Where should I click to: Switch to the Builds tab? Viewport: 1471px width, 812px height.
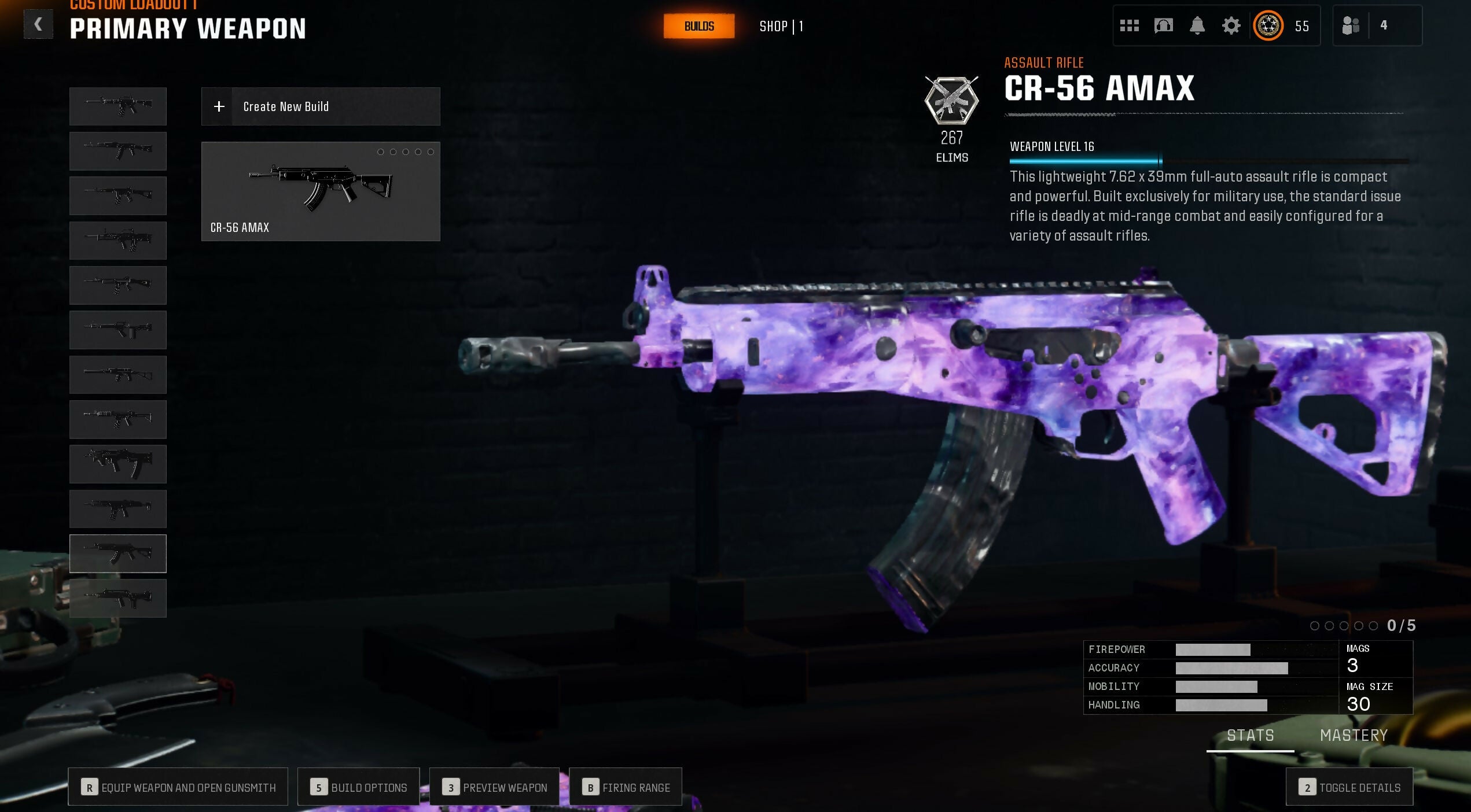coord(698,27)
